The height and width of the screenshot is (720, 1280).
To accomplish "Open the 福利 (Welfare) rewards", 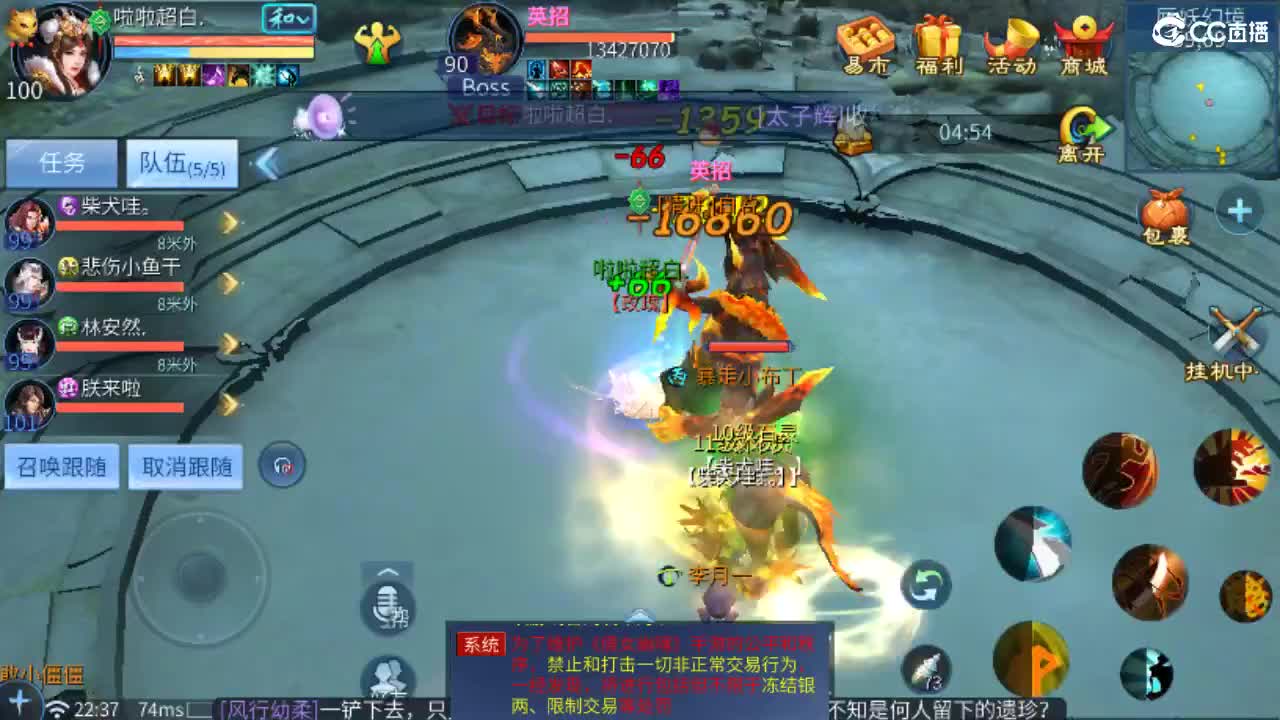I will 938,40.
